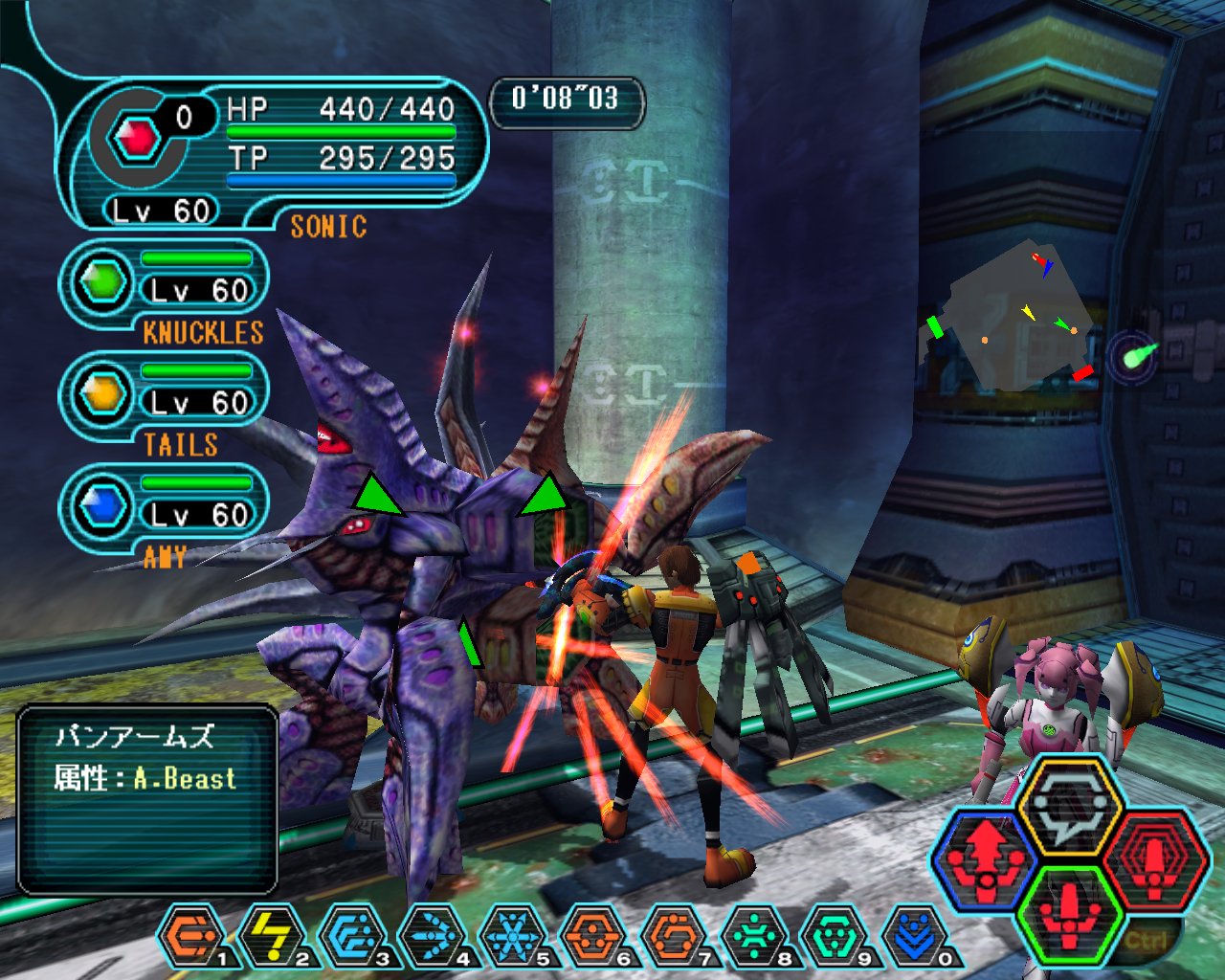Screen dimensions: 1225x980
Task: Activate the red-bordered special attack action
Action: (x=1155, y=857)
